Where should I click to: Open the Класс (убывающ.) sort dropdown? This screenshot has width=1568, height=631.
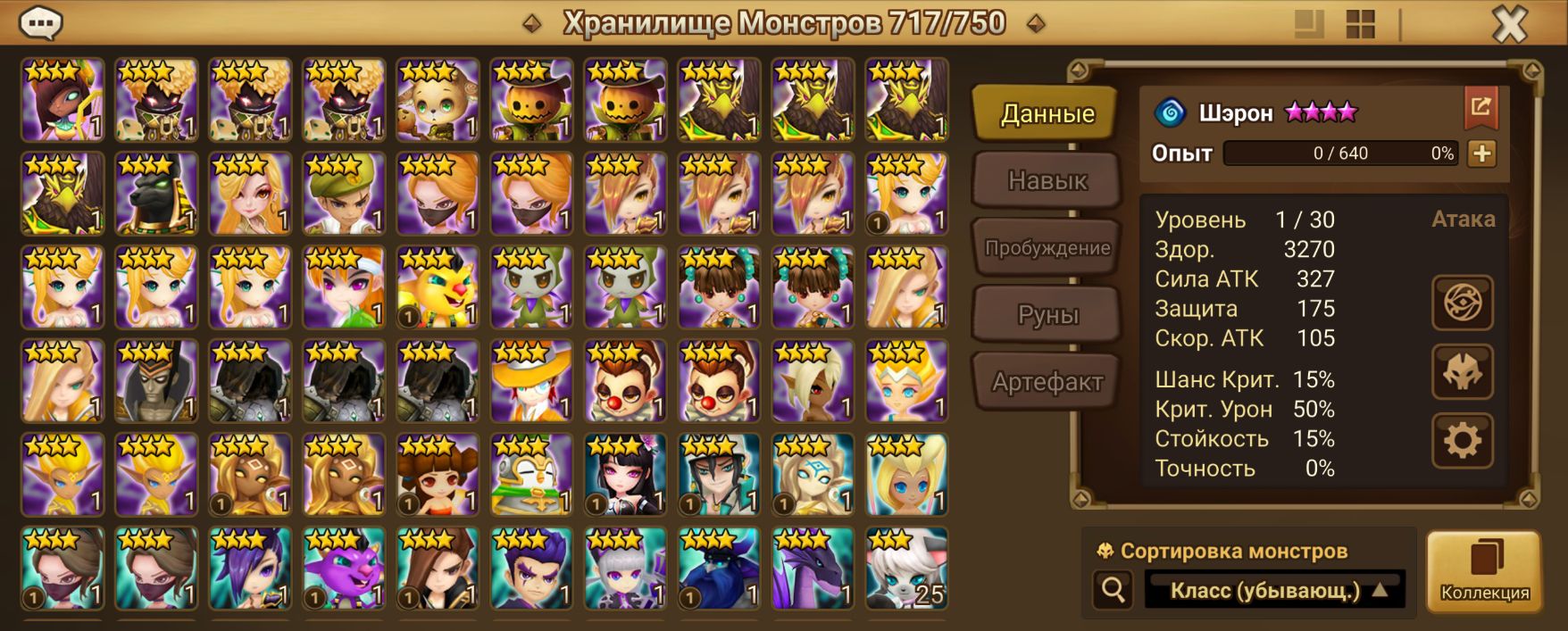pos(1275,590)
